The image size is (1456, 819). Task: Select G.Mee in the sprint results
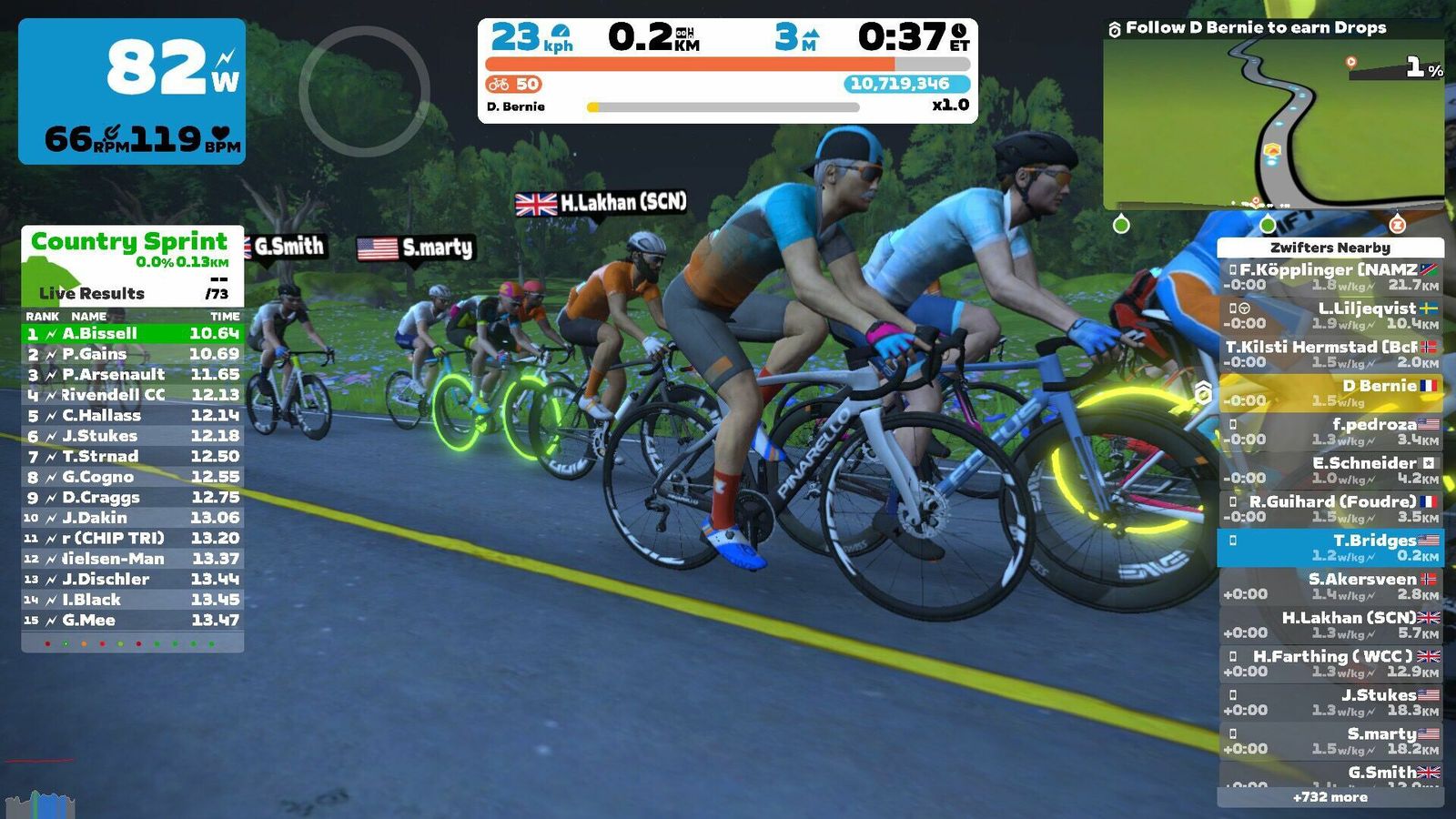(133, 621)
